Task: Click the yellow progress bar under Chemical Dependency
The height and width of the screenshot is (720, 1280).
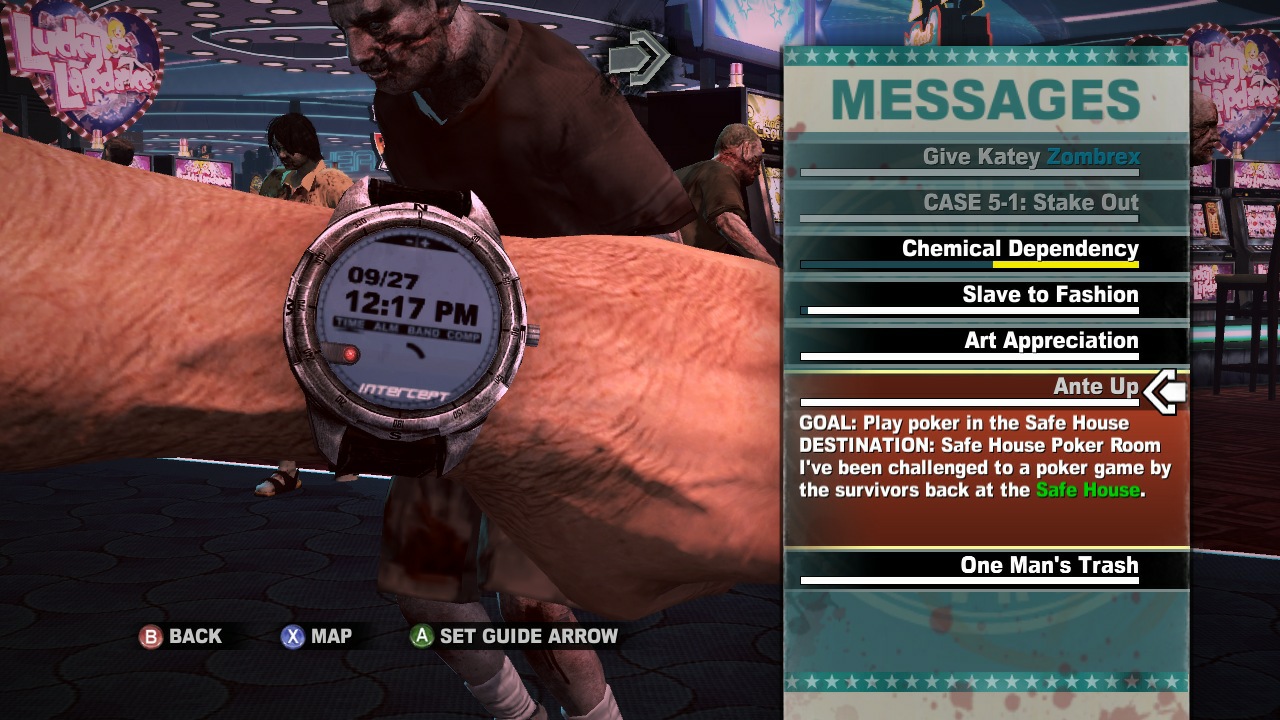Action: 1064,265
